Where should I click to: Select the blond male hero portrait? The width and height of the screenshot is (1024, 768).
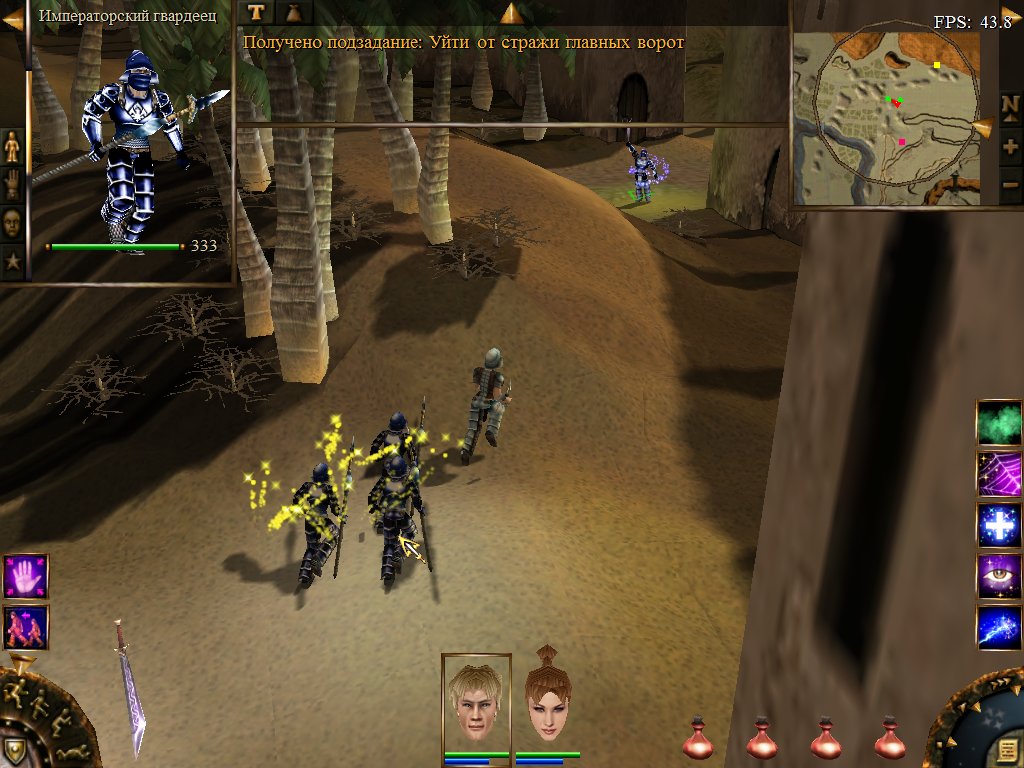(x=476, y=702)
